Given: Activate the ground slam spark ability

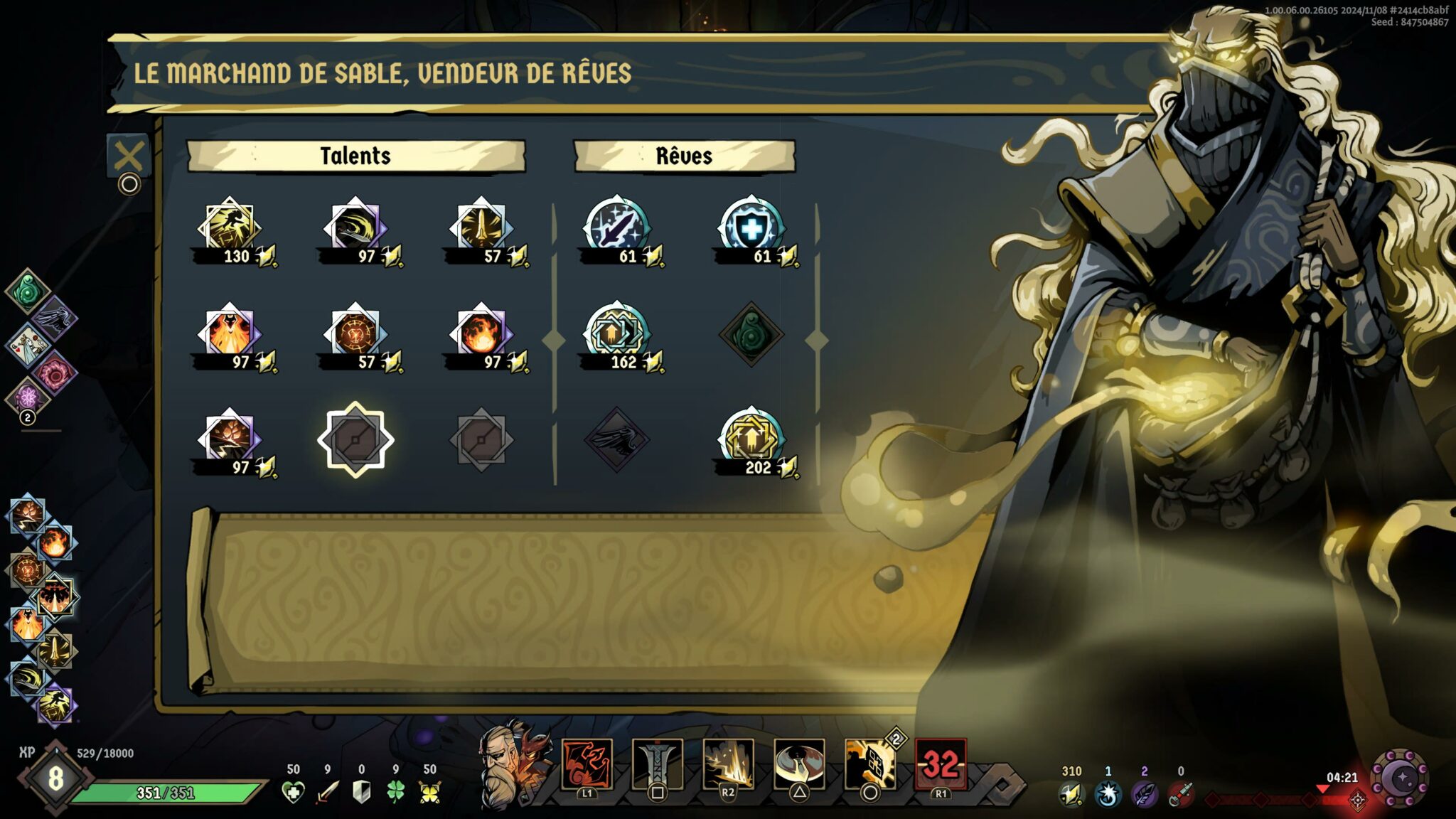Looking at the screenshot, I should 728,765.
